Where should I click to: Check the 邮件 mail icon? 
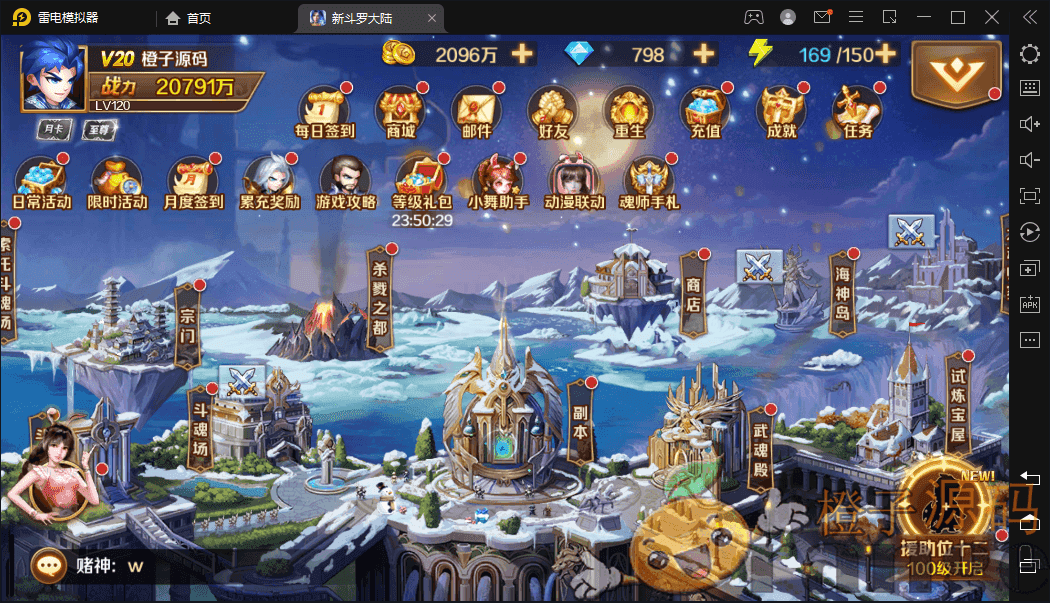pyautogui.click(x=477, y=110)
